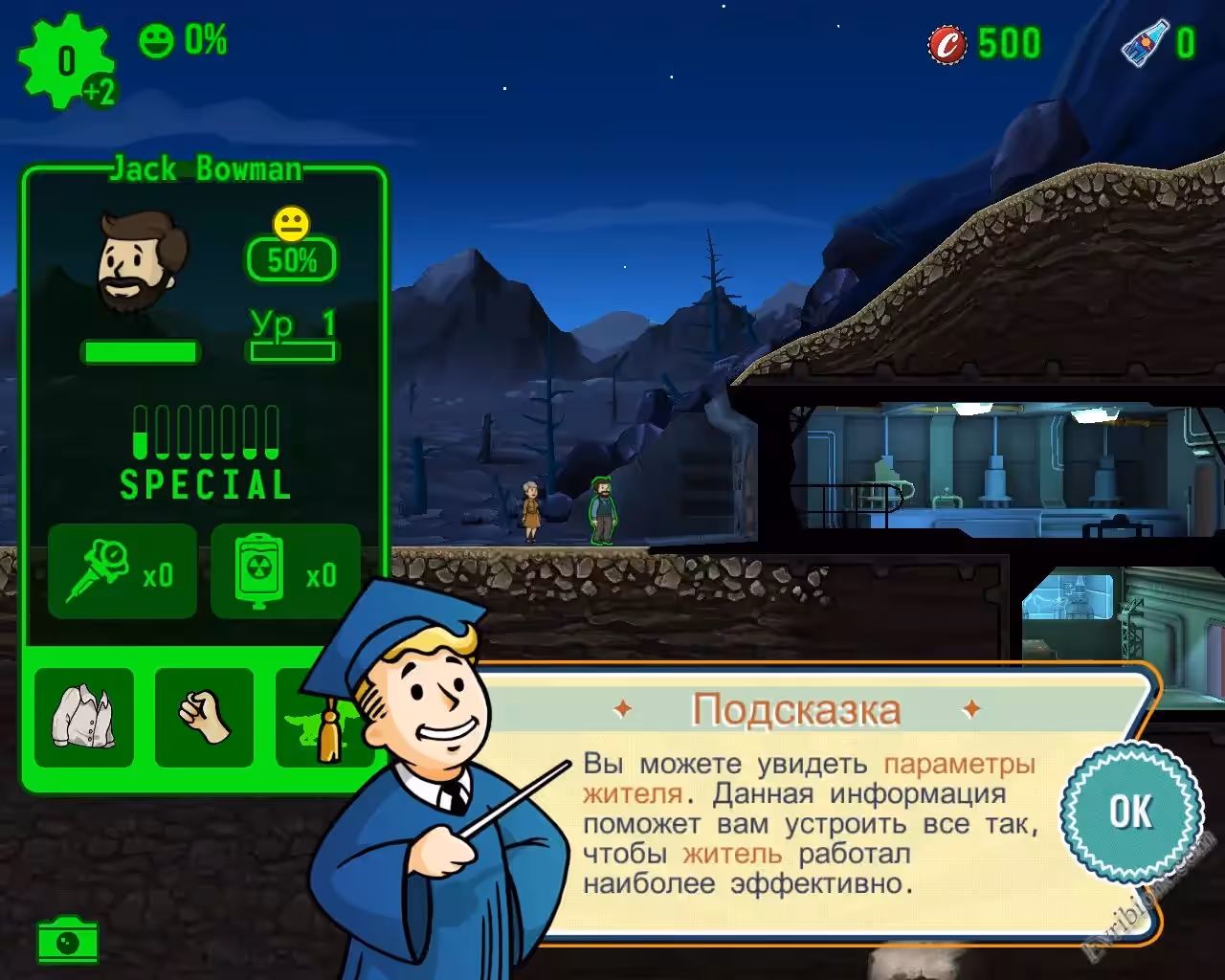This screenshot has width=1225, height=980.
Task: Tap the Nuka-Cola Quantum bottle icon
Action: (x=1145, y=43)
